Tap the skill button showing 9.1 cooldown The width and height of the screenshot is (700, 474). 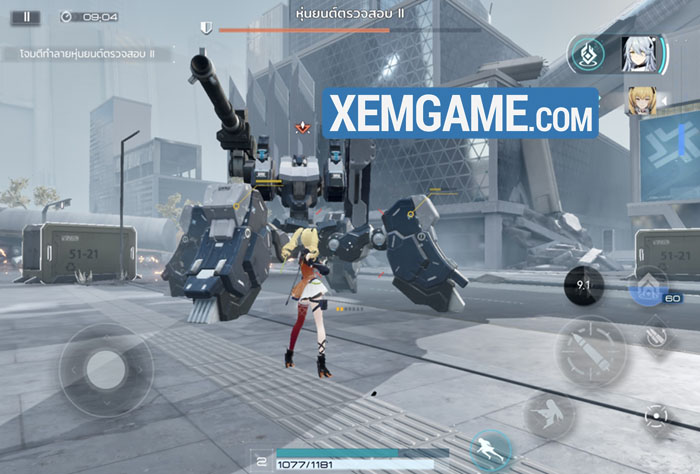click(x=582, y=283)
